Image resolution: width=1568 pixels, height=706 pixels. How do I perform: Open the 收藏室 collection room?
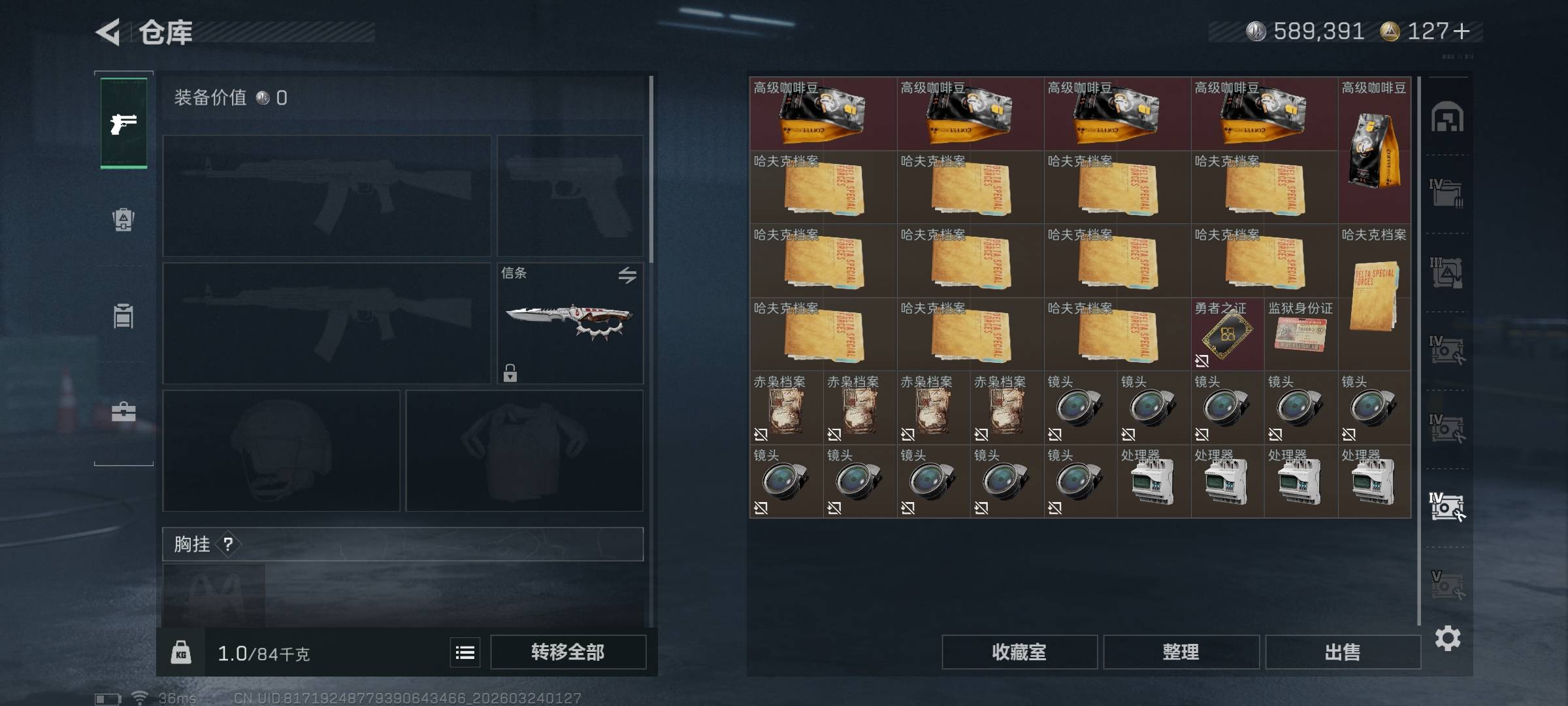(1019, 652)
